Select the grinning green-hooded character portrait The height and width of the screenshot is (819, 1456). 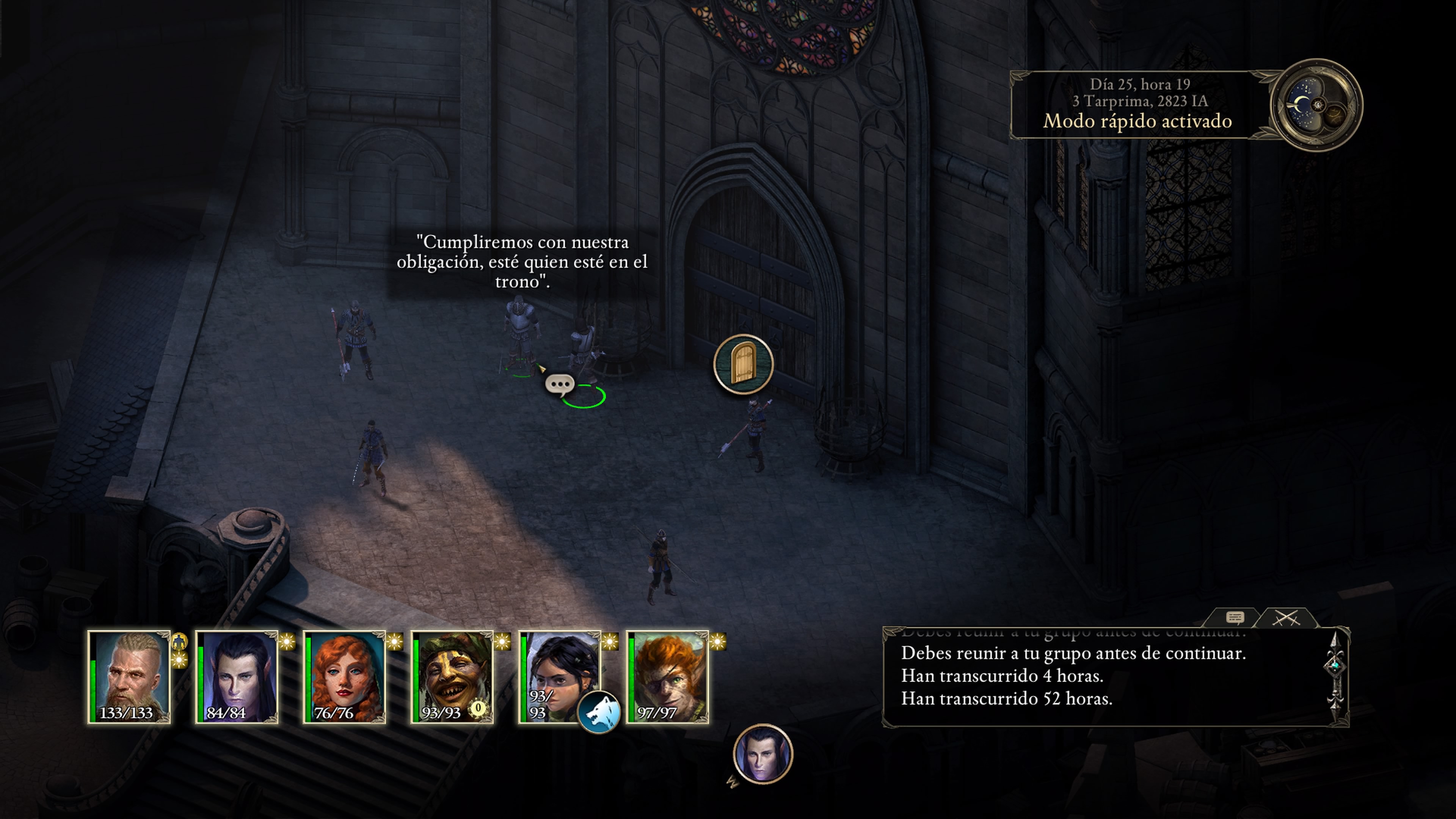pyautogui.click(x=452, y=676)
